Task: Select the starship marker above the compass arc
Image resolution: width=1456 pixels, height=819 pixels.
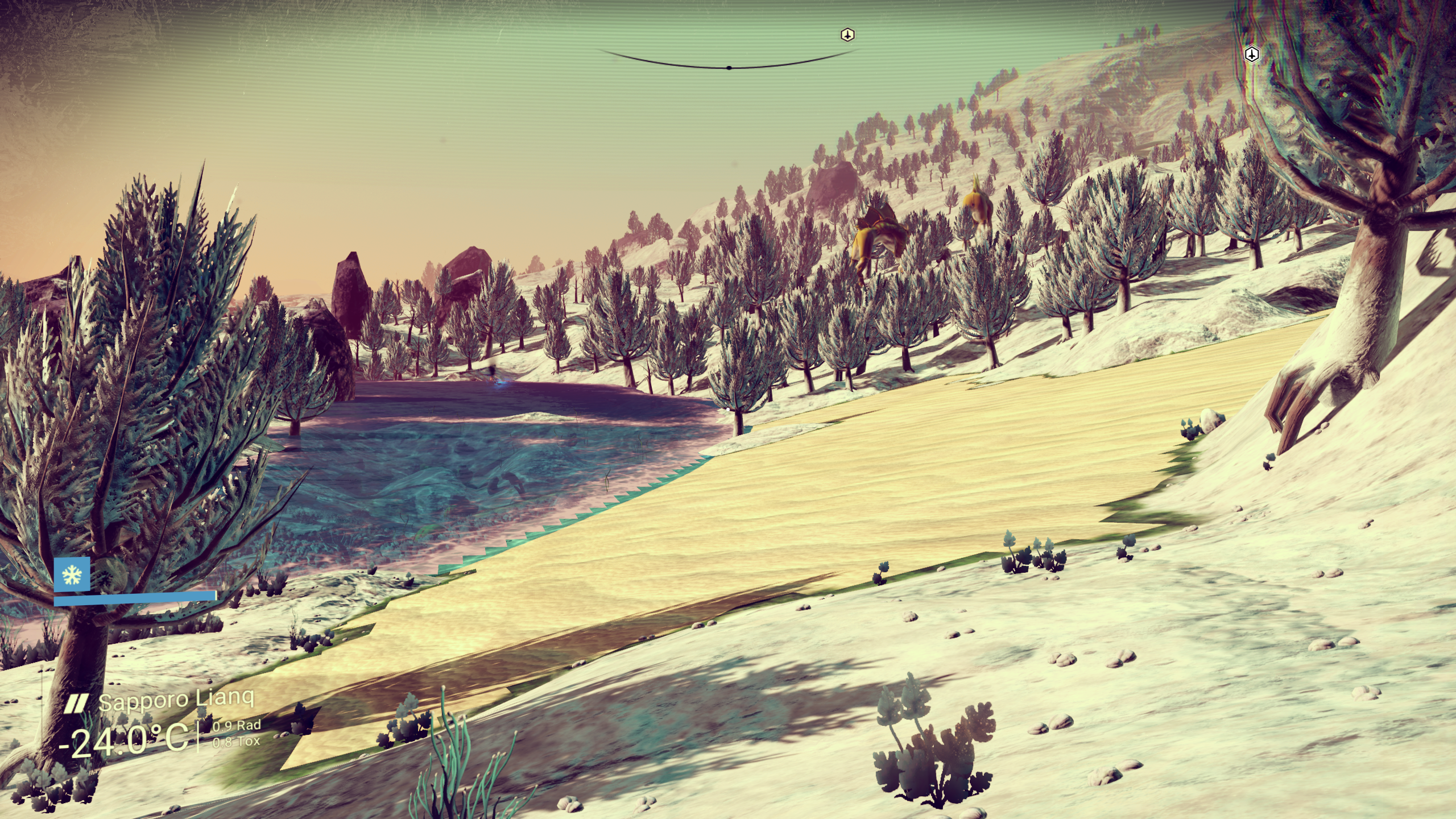Action: tap(847, 35)
